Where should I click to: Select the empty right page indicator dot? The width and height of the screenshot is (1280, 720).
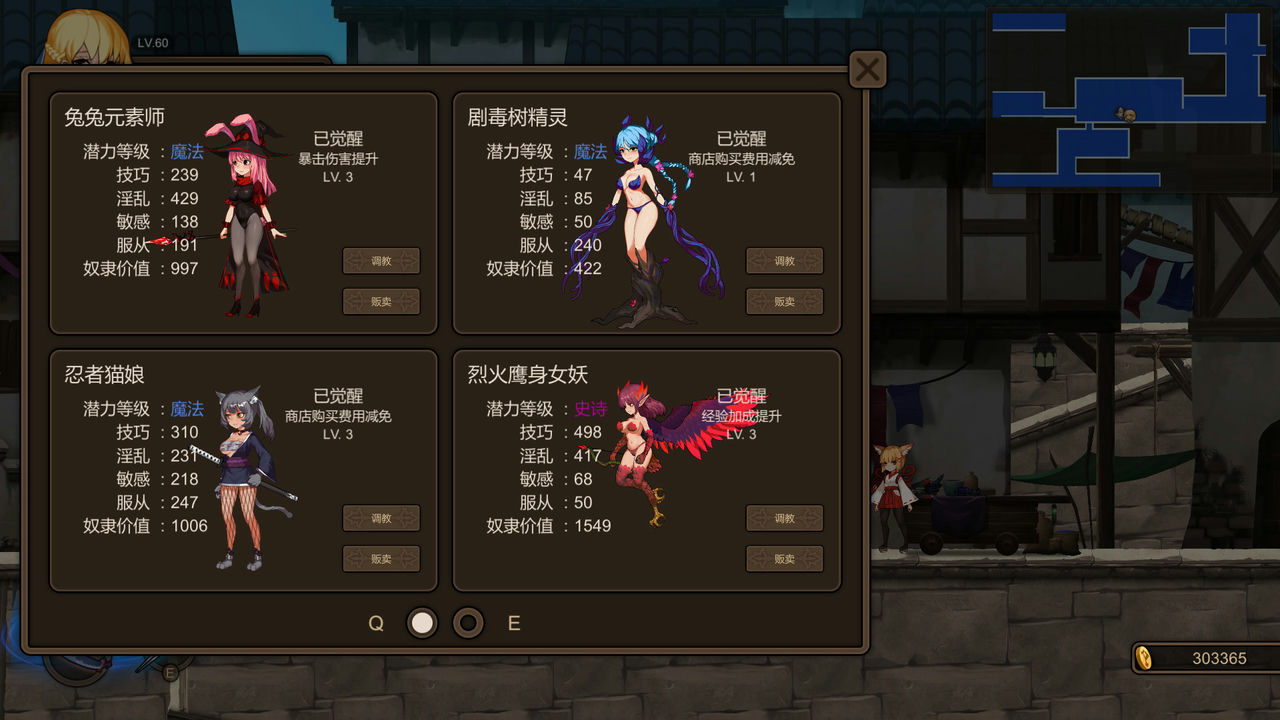[468, 622]
